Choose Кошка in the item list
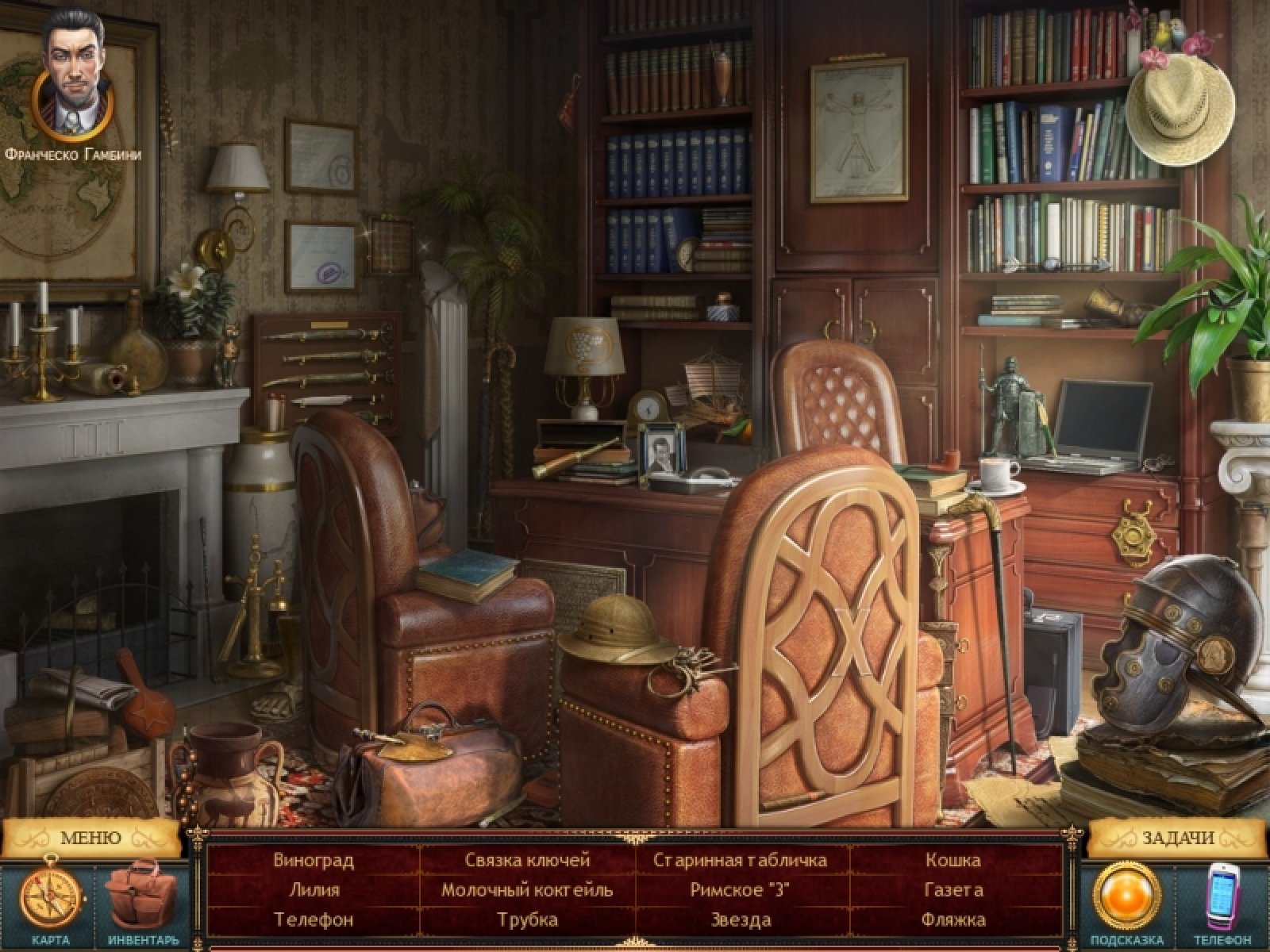The width and height of the screenshot is (1270, 952). point(953,860)
